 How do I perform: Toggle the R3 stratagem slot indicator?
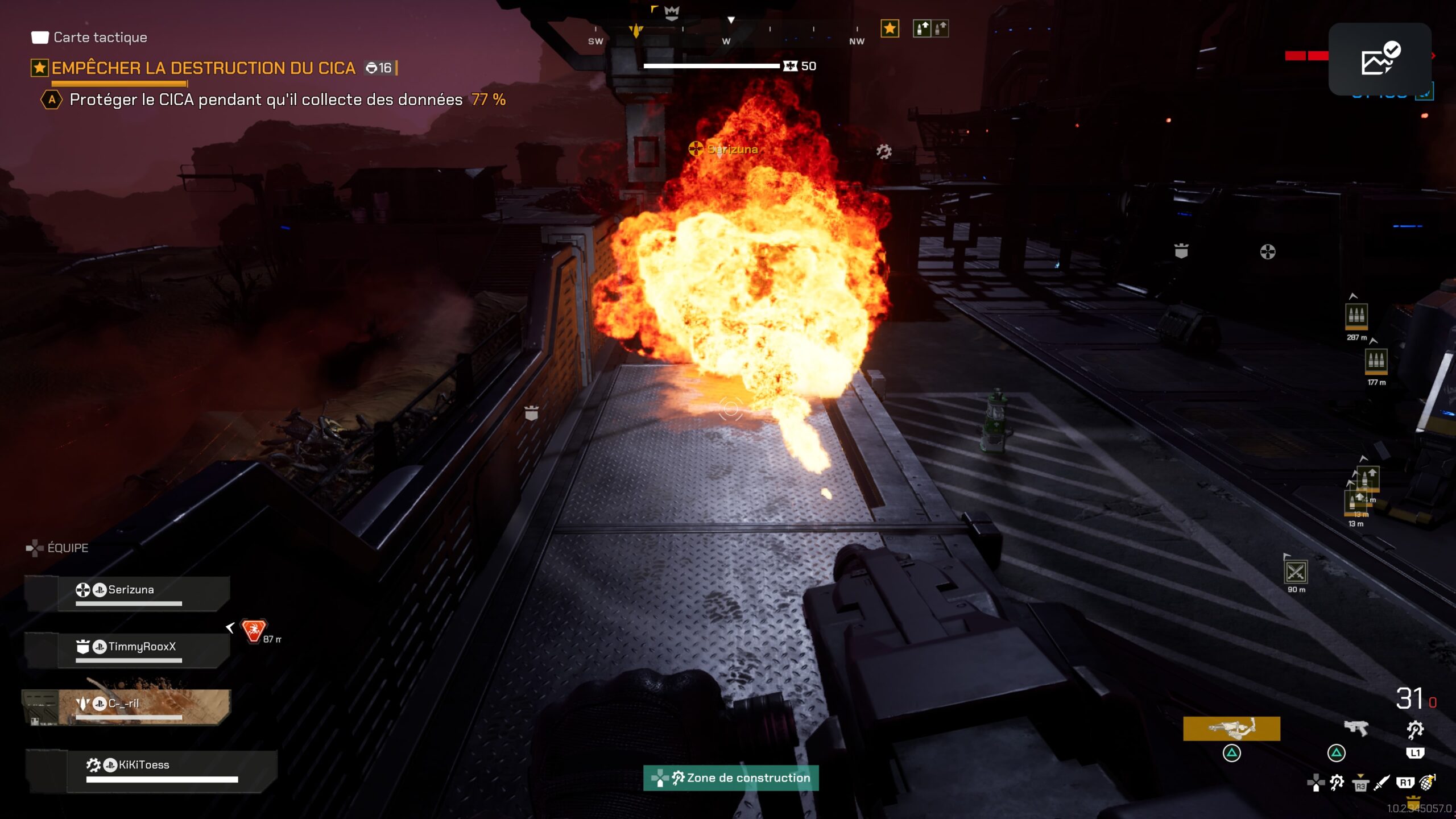(x=1360, y=784)
